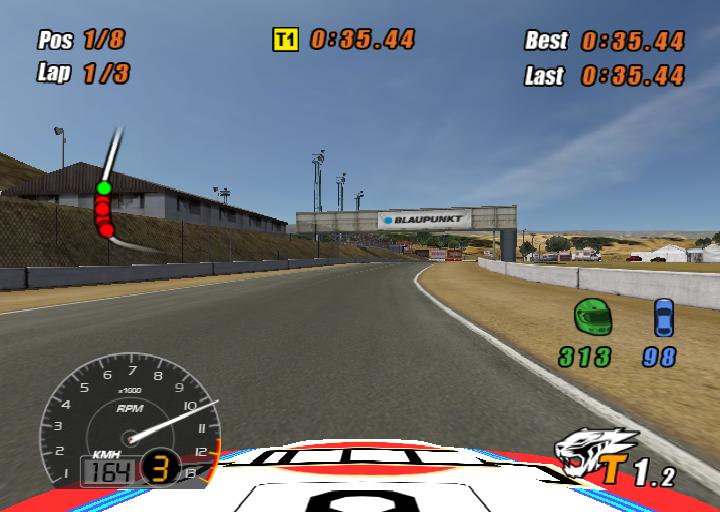Select the RPM tachometer gauge

coord(128,422)
